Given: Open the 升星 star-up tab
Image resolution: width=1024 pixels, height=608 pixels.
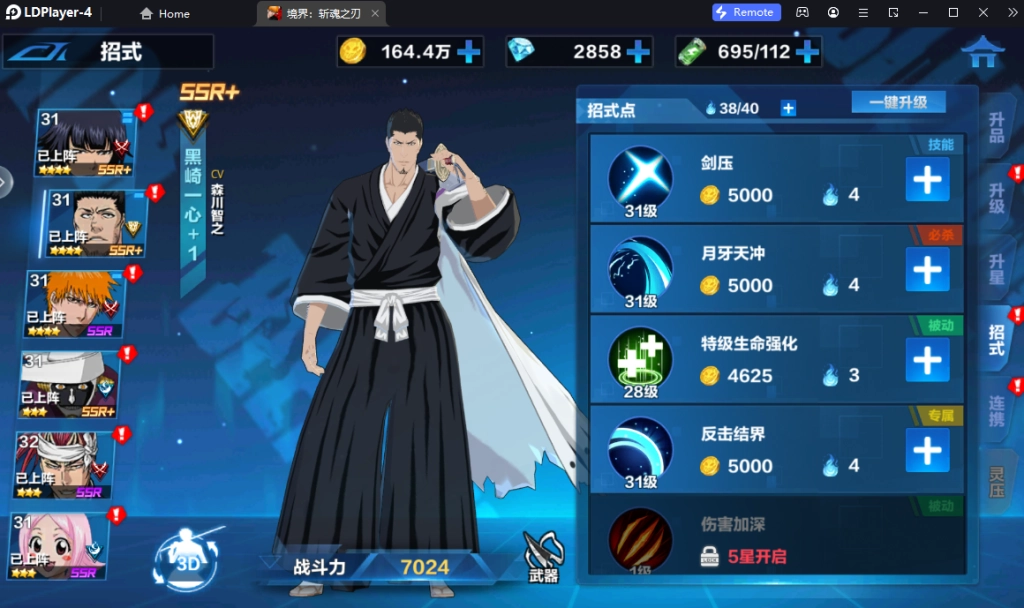Looking at the screenshot, I should 996,268.
